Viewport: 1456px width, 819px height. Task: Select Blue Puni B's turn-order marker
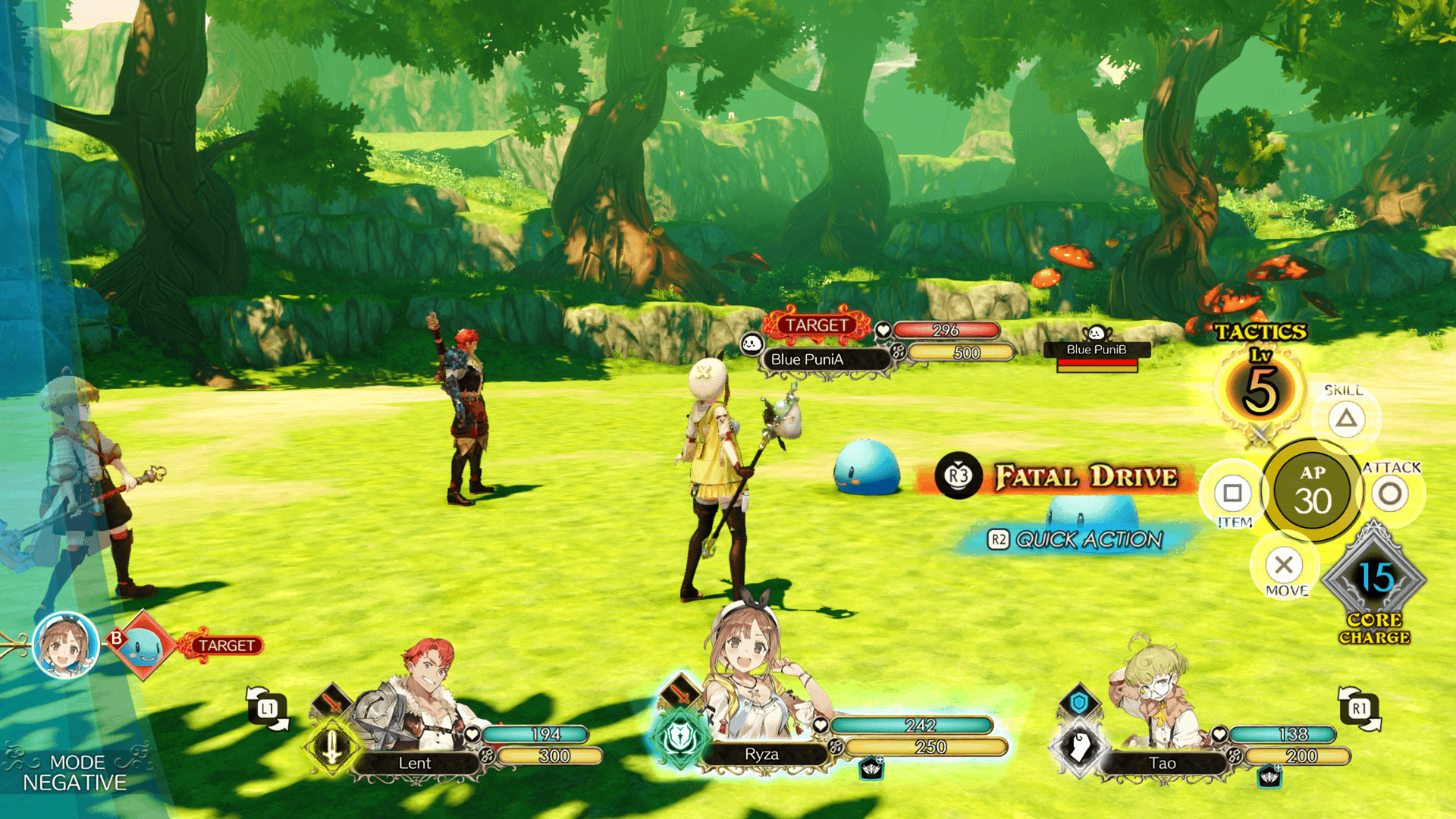(143, 646)
